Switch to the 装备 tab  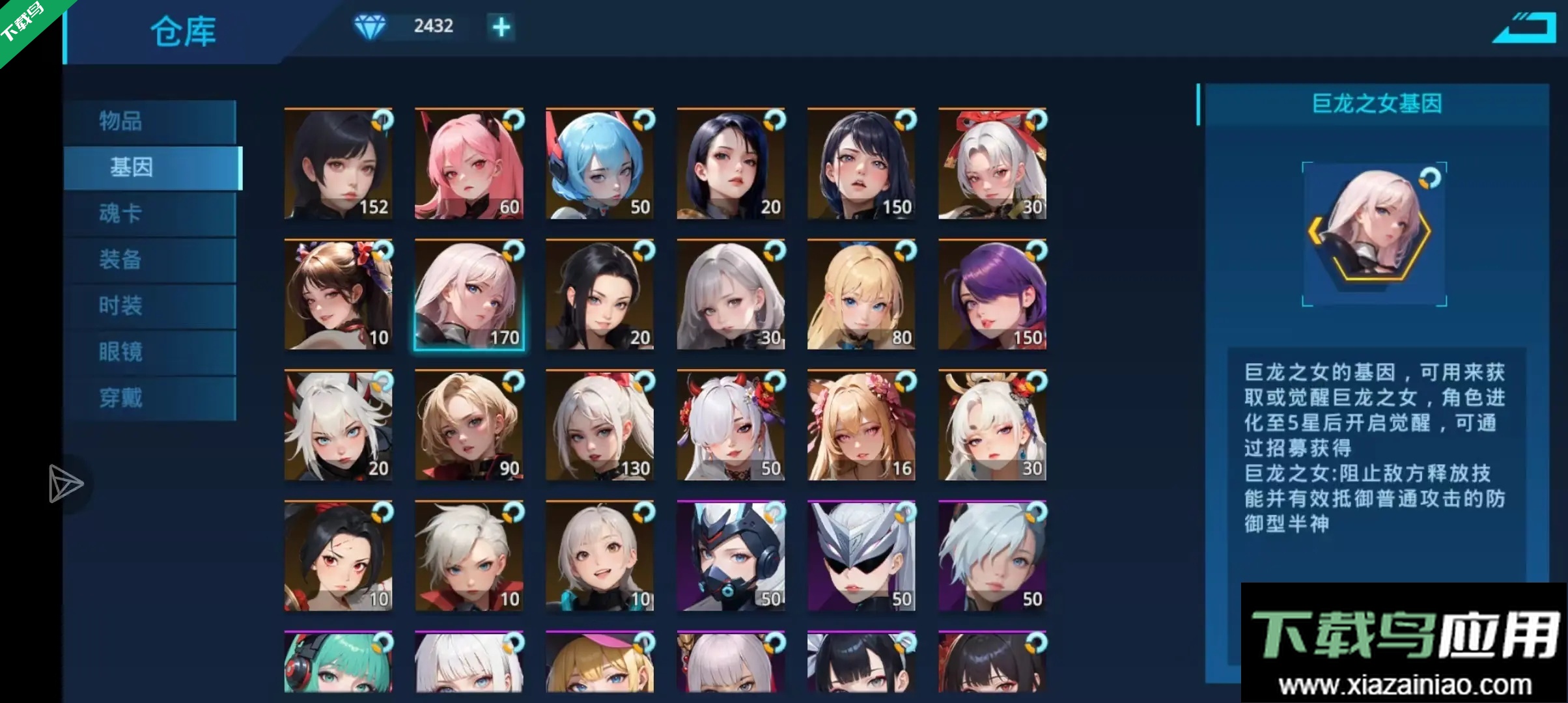pyautogui.click(x=150, y=260)
